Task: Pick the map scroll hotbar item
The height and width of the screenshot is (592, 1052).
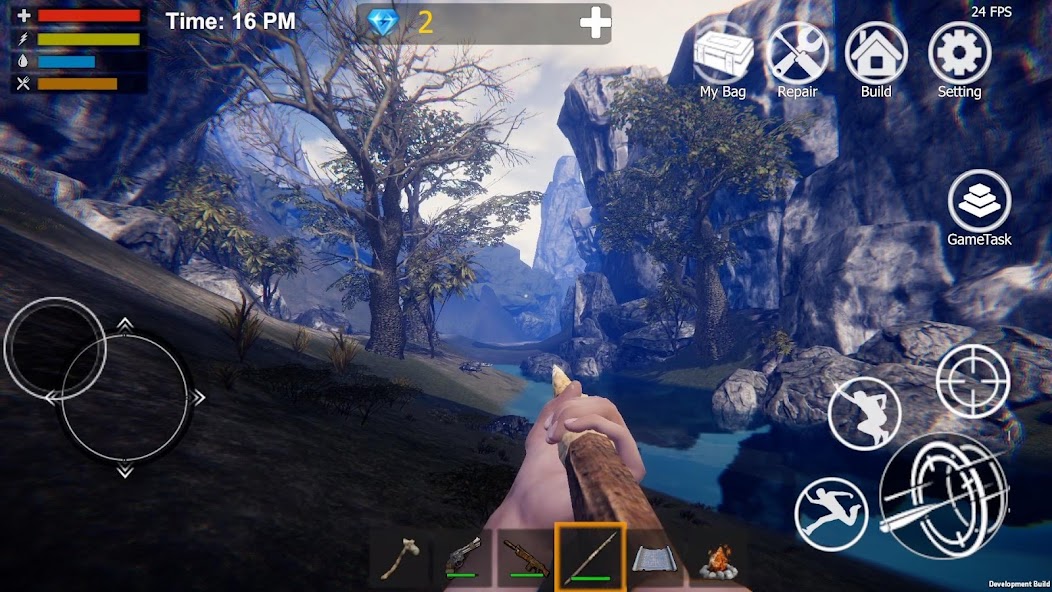Action: click(x=654, y=559)
